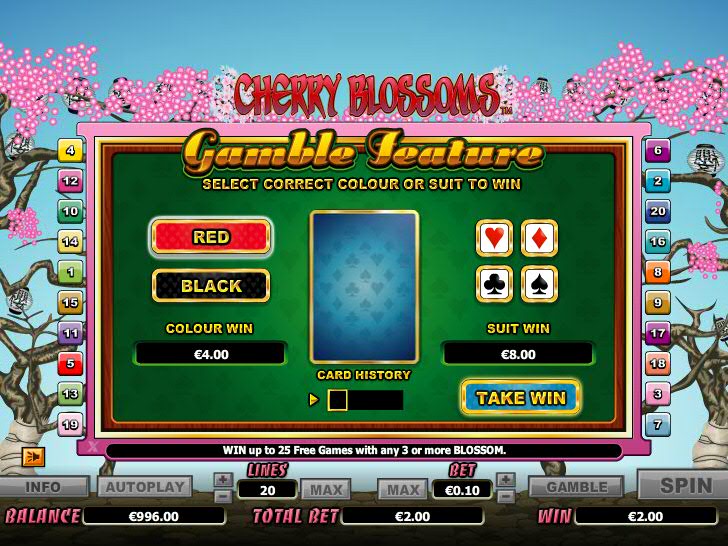Increase the number of lines with plus

tap(223, 480)
